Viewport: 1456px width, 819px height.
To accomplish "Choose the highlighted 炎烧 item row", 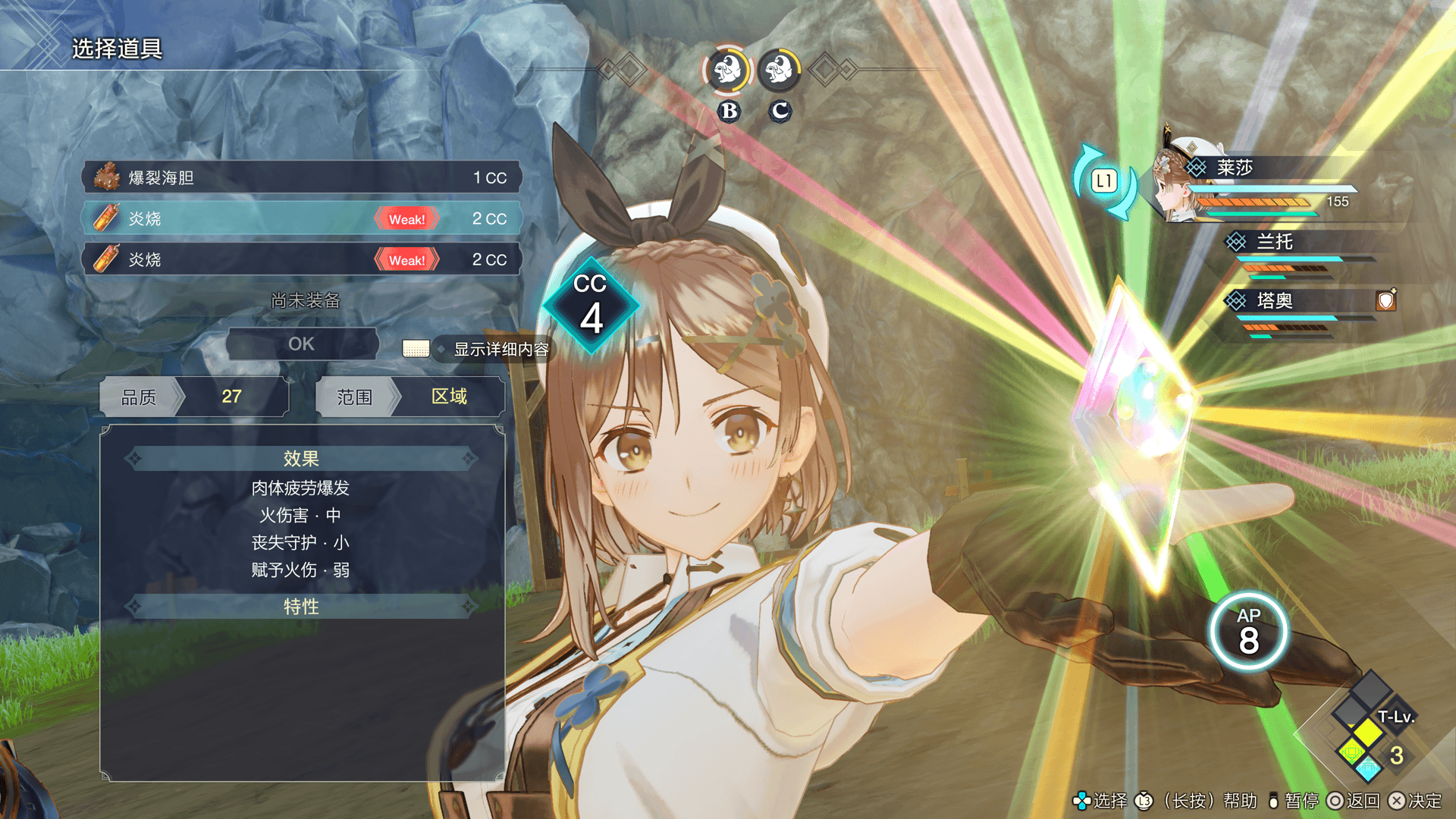I will (x=302, y=218).
